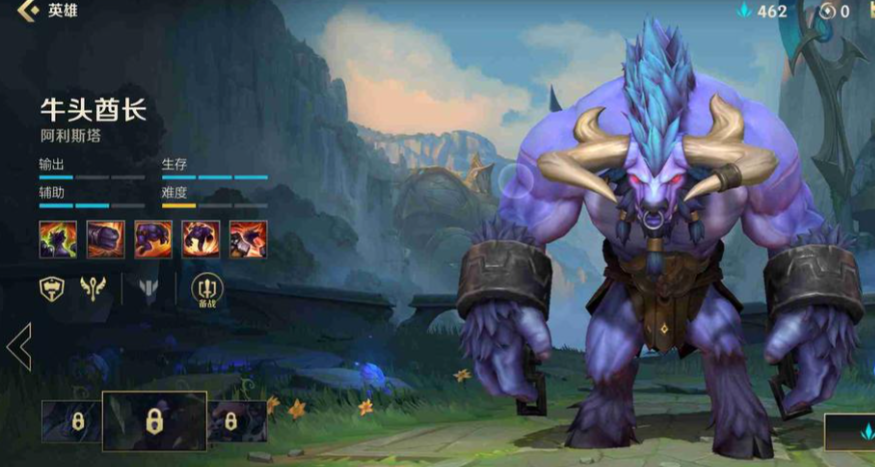Select the charging headbutt ability icon
The height and width of the screenshot is (467, 875).
(x=153, y=239)
